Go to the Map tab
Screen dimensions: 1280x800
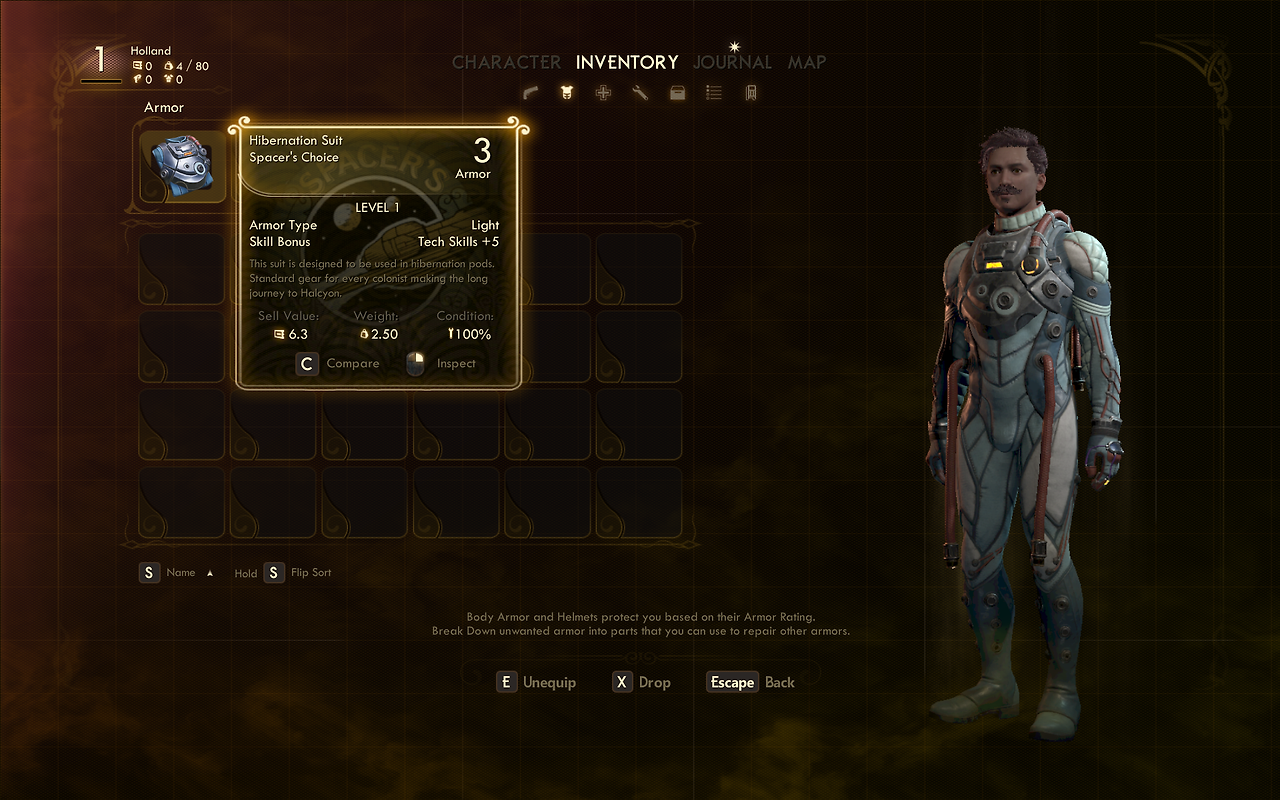coord(807,62)
